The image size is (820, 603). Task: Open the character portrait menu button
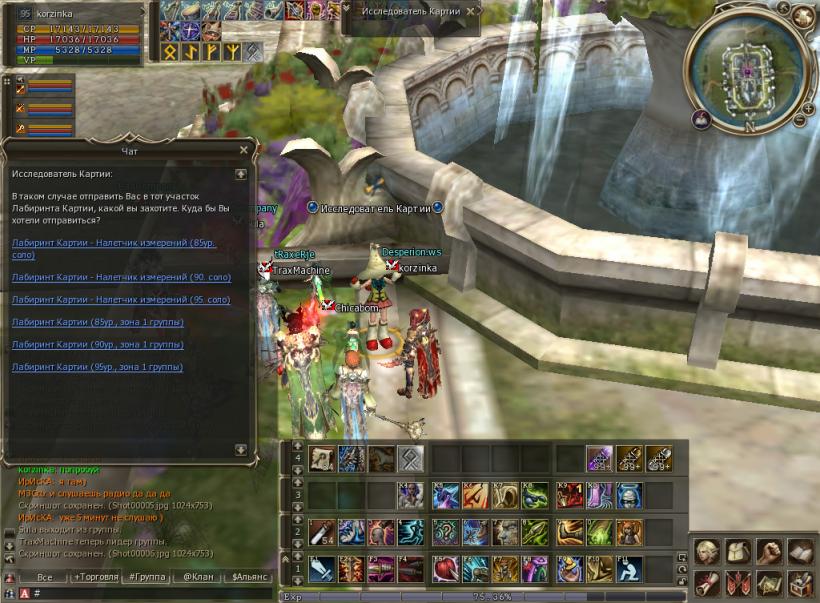click(707, 552)
